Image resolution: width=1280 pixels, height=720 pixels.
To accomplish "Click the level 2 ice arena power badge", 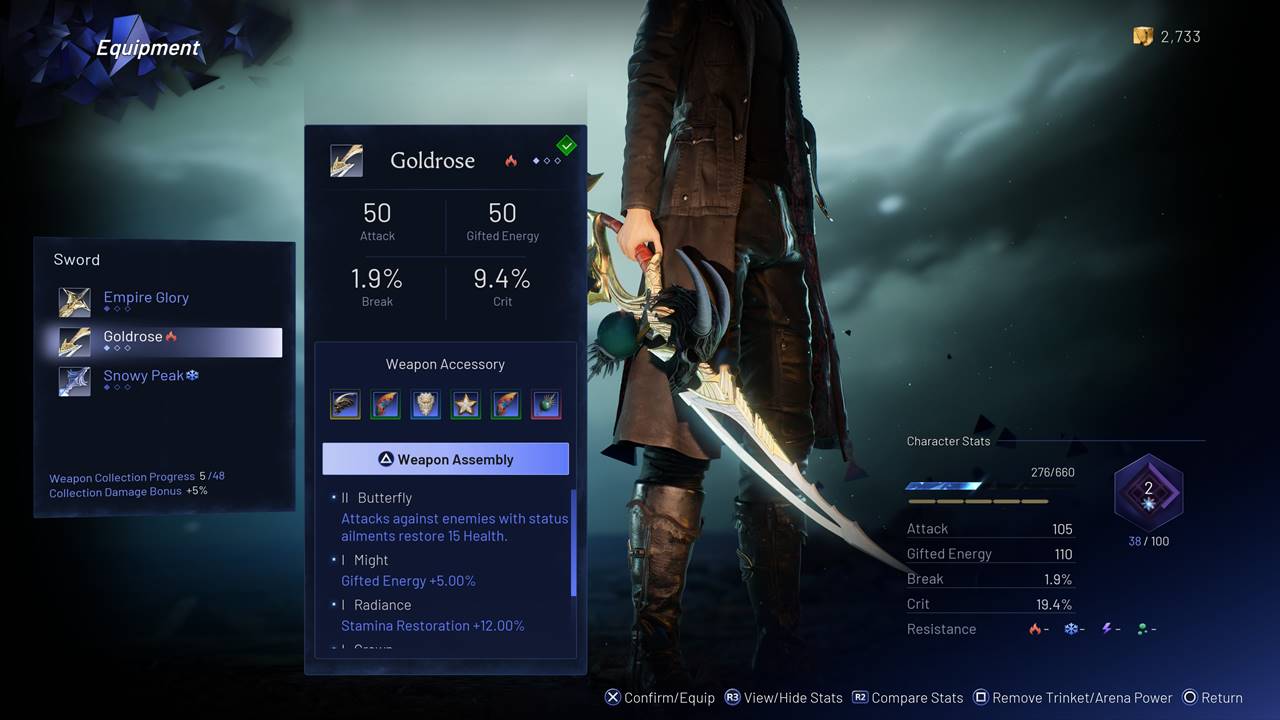I will 1148,491.
